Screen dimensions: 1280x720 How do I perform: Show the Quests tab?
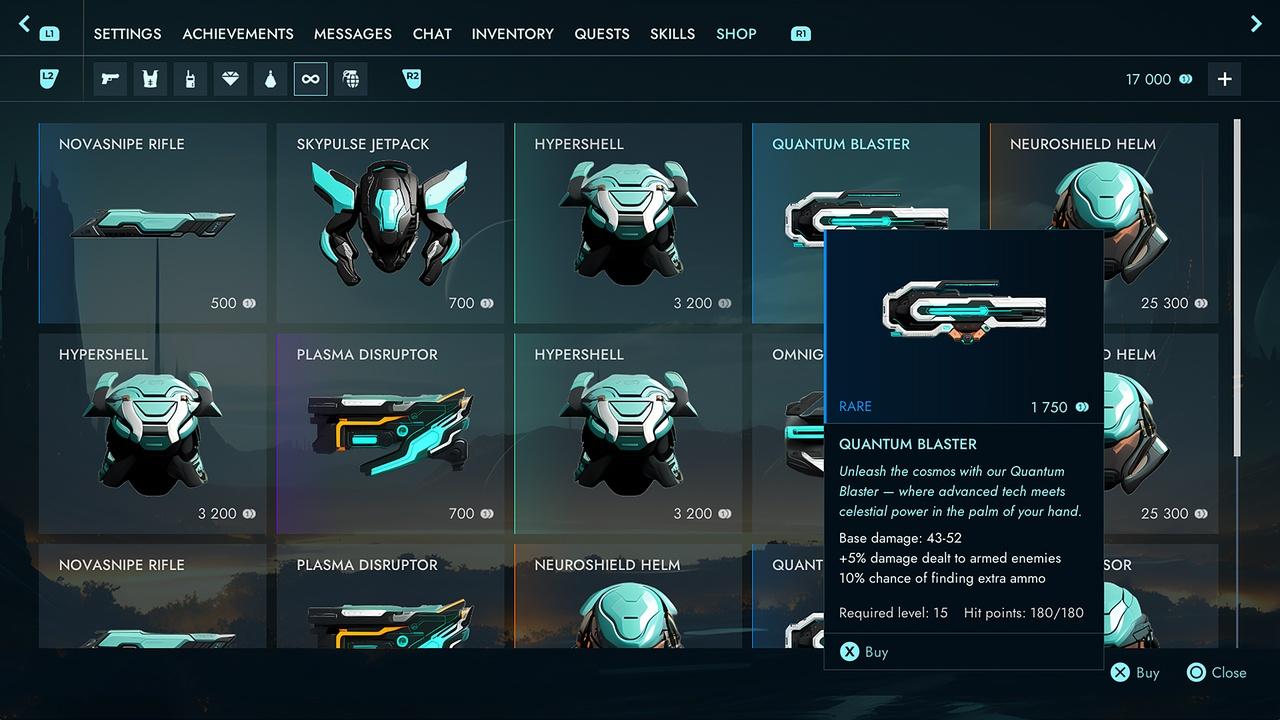click(x=602, y=34)
